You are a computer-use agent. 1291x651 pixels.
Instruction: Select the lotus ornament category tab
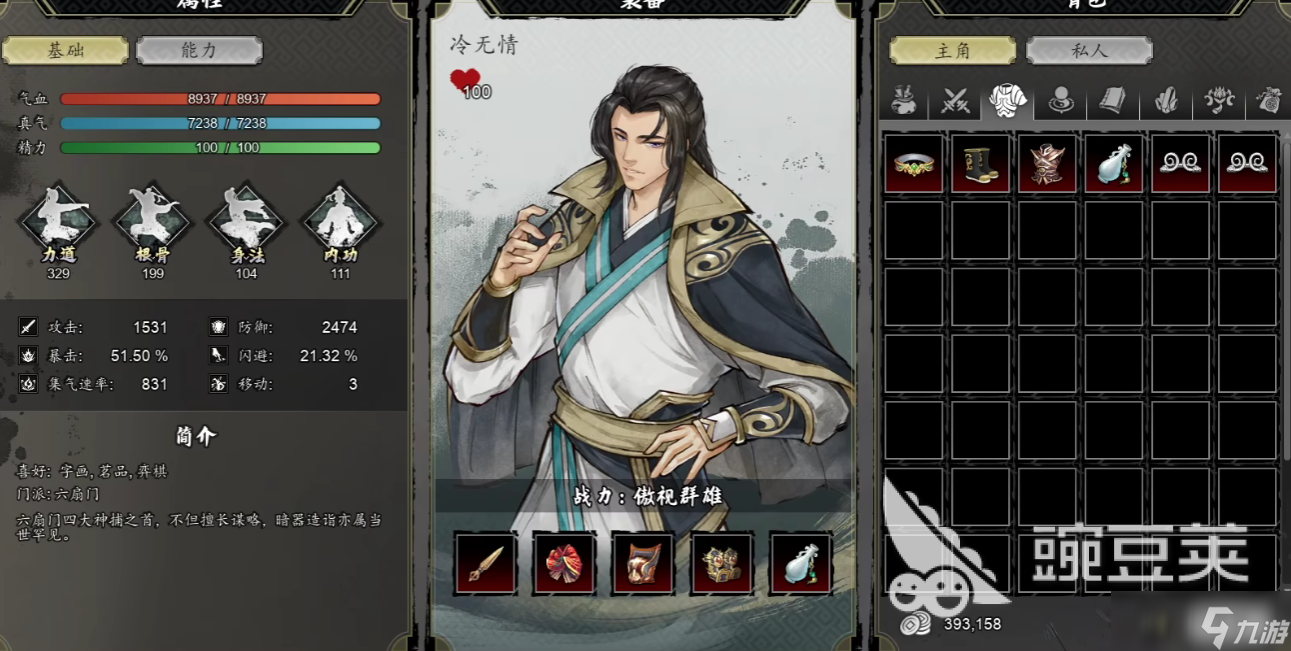point(1219,100)
